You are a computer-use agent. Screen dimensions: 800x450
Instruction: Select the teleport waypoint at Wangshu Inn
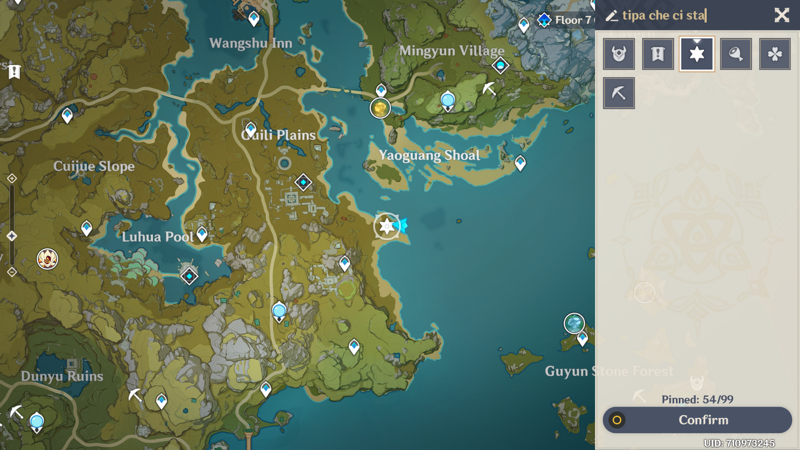[253, 19]
